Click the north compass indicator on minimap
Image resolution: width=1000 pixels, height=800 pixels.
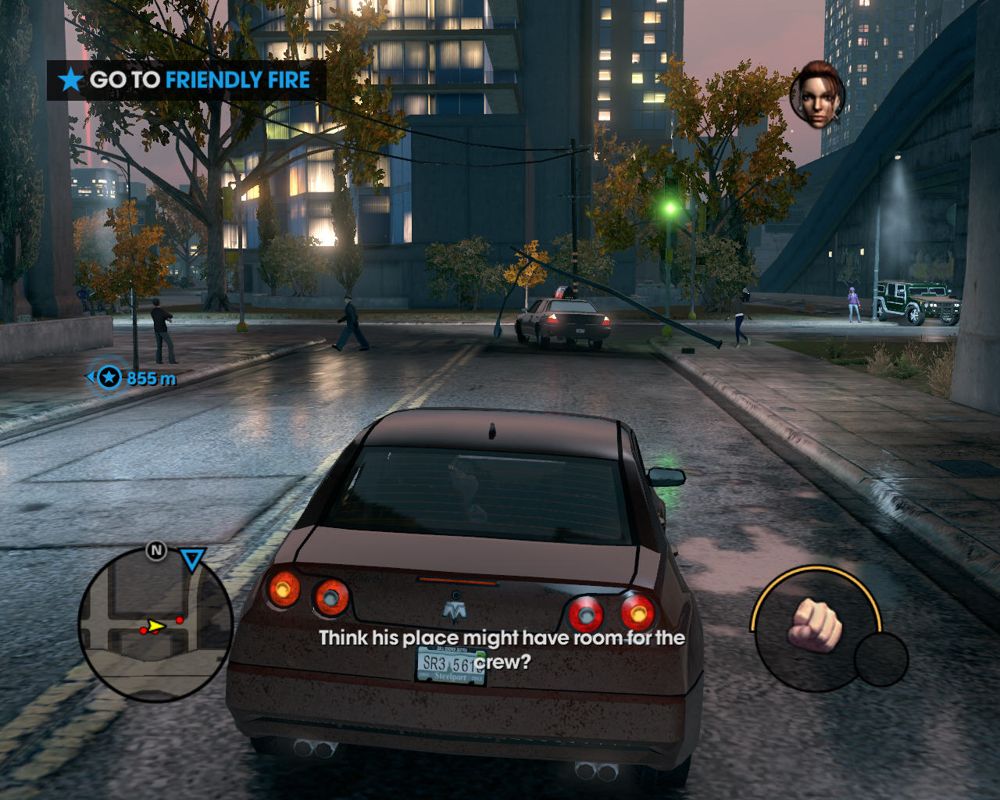tap(156, 550)
